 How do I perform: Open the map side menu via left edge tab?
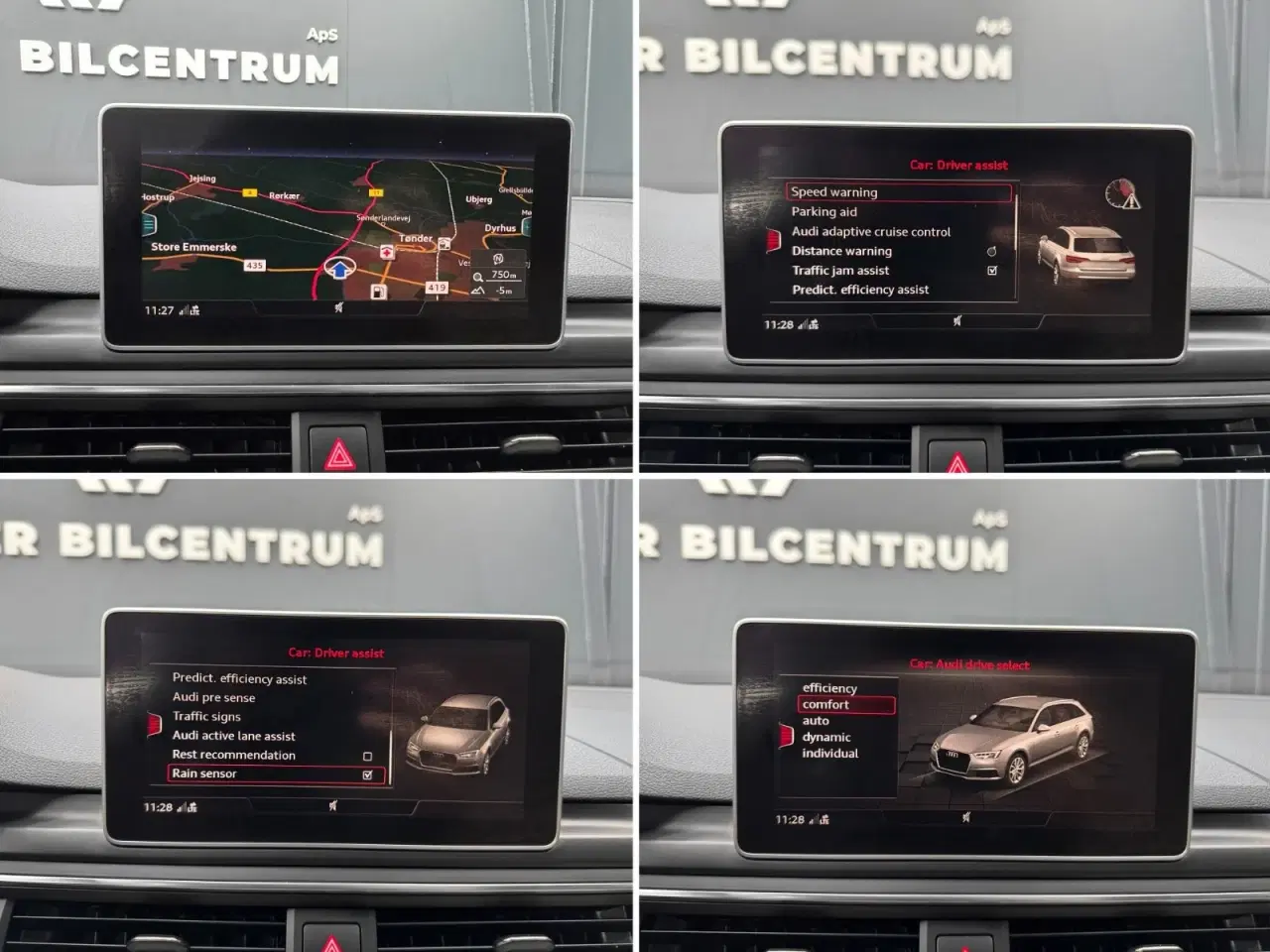[x=149, y=225]
